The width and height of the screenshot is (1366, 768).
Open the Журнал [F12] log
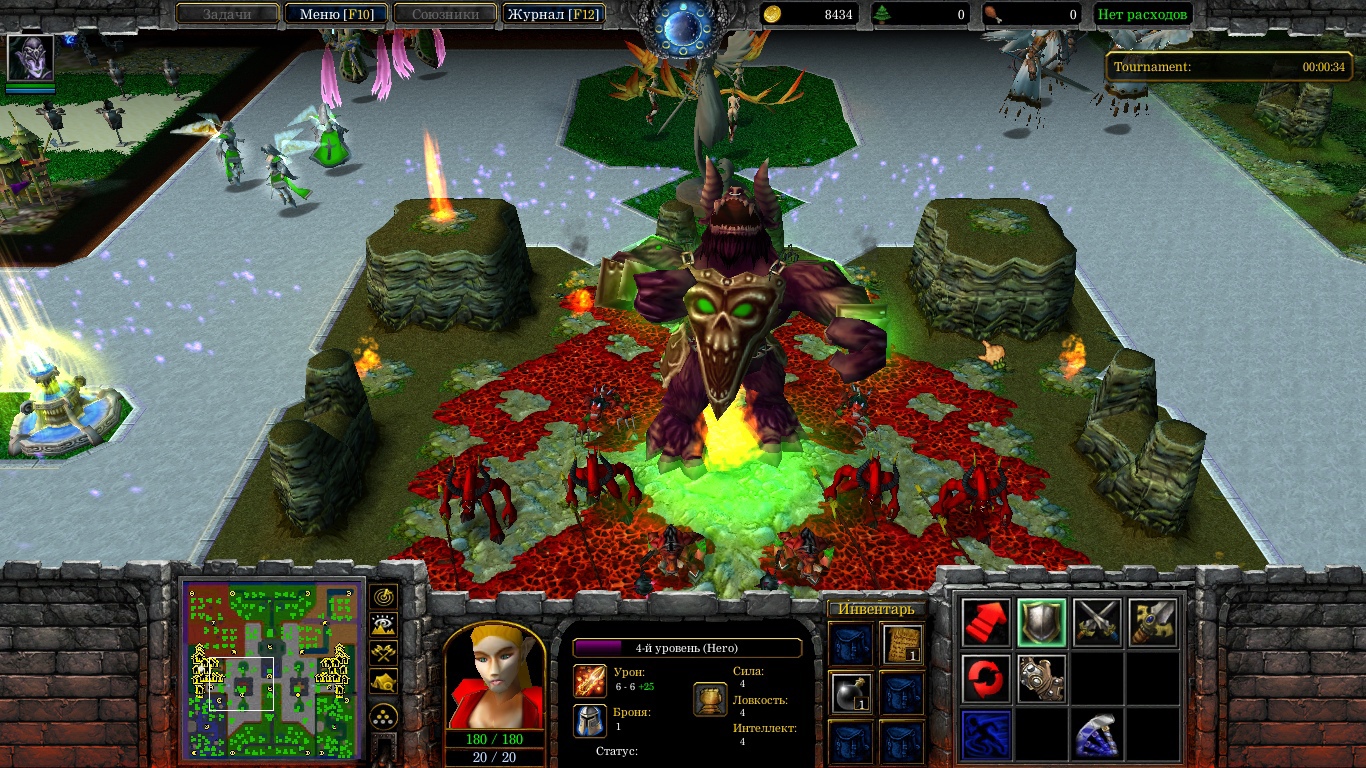click(x=553, y=14)
